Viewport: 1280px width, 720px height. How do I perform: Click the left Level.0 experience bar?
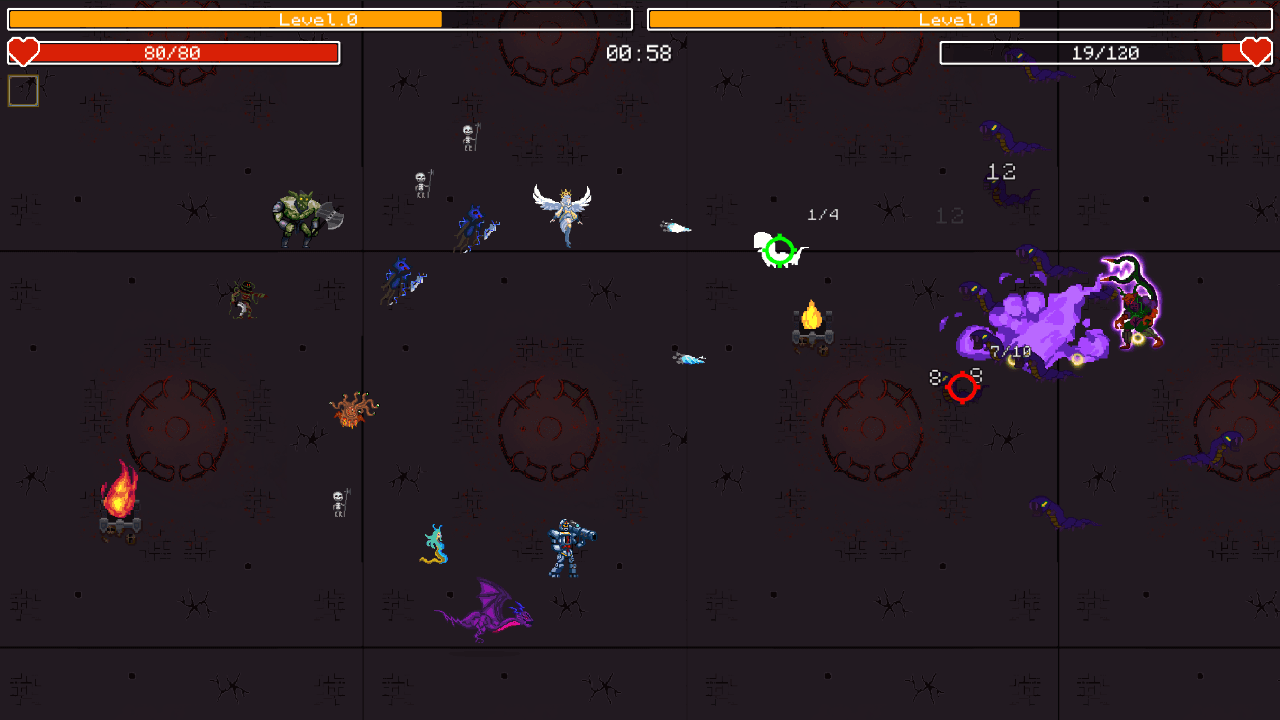click(x=318, y=18)
